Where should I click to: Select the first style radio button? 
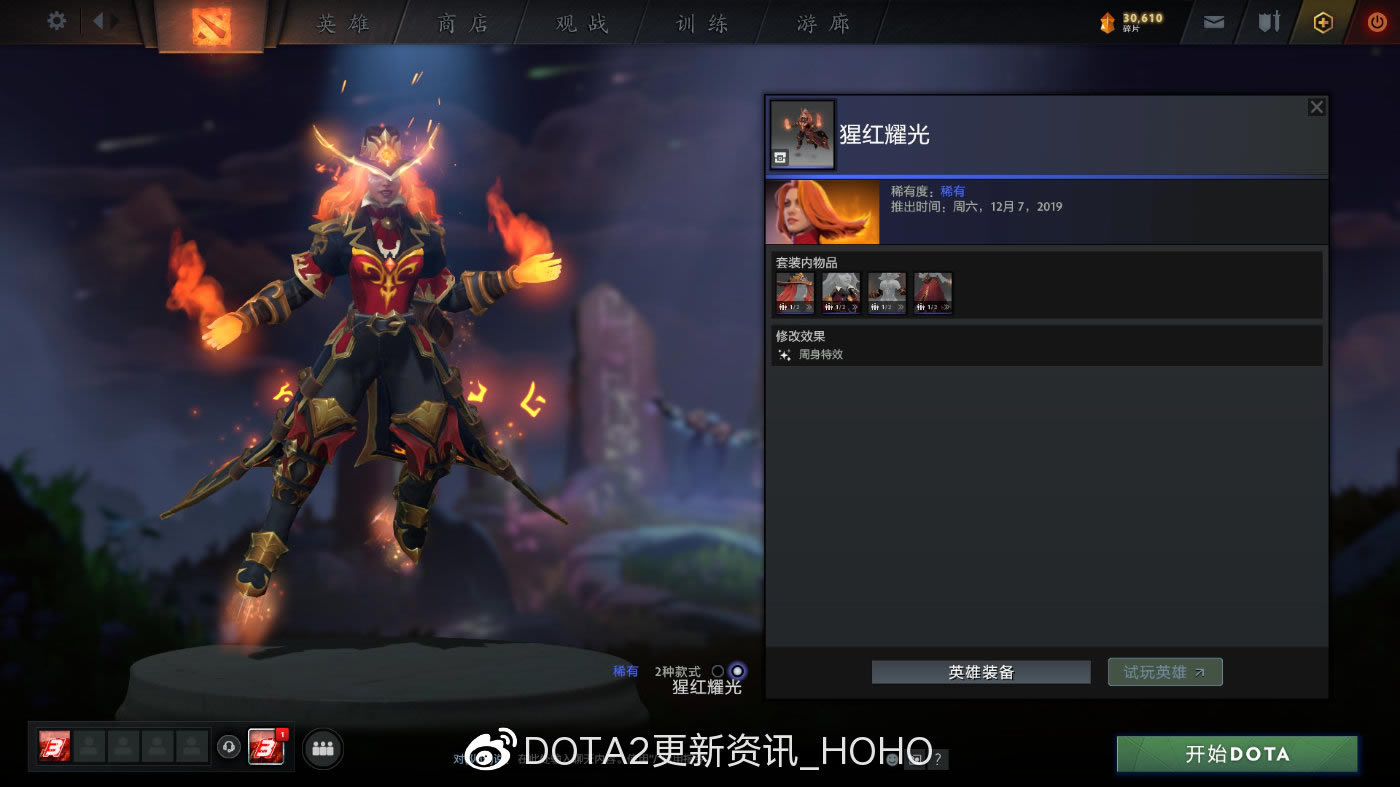pyautogui.click(x=716, y=671)
